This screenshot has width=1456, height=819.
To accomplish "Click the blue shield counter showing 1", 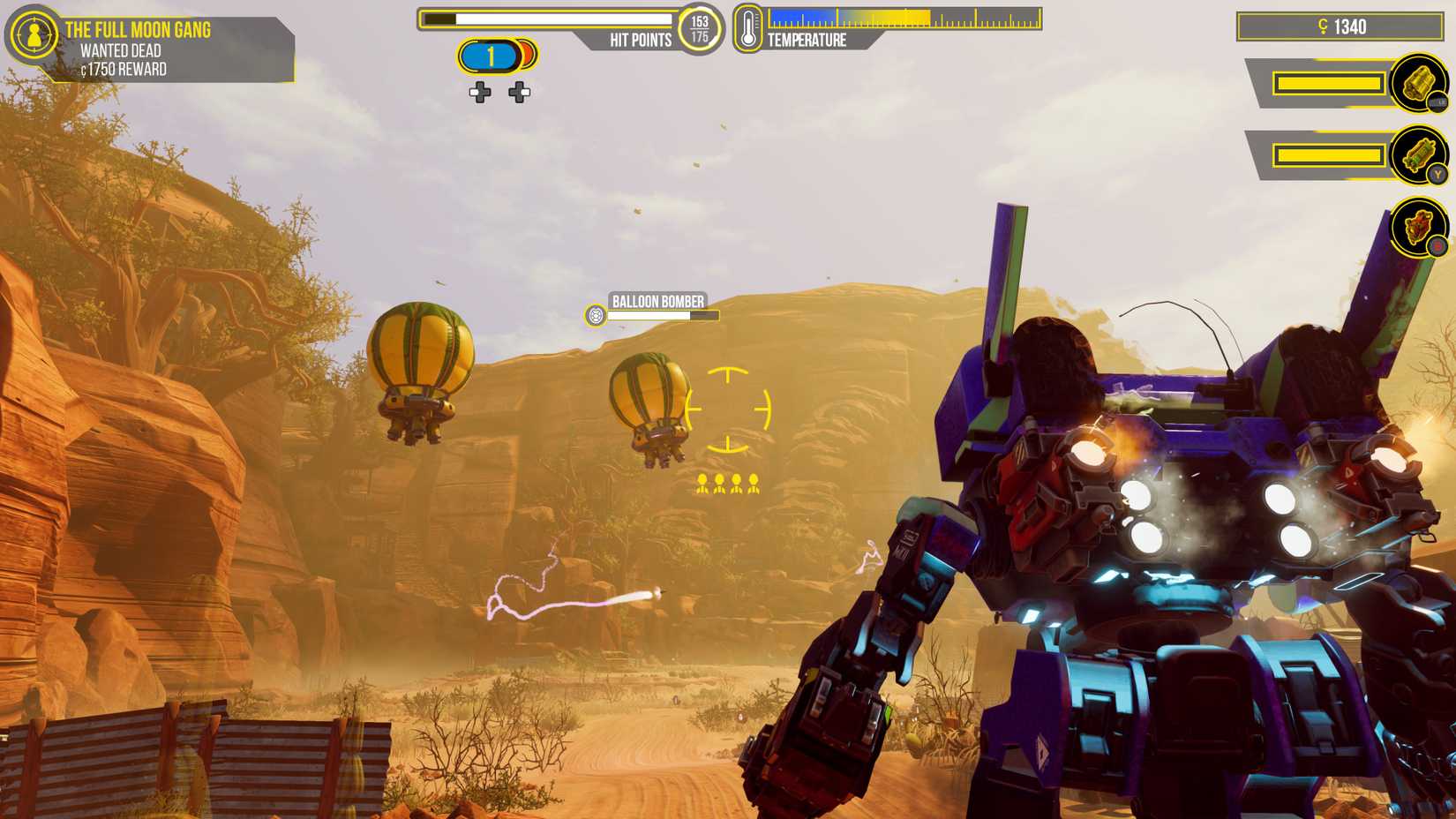I will (x=490, y=55).
